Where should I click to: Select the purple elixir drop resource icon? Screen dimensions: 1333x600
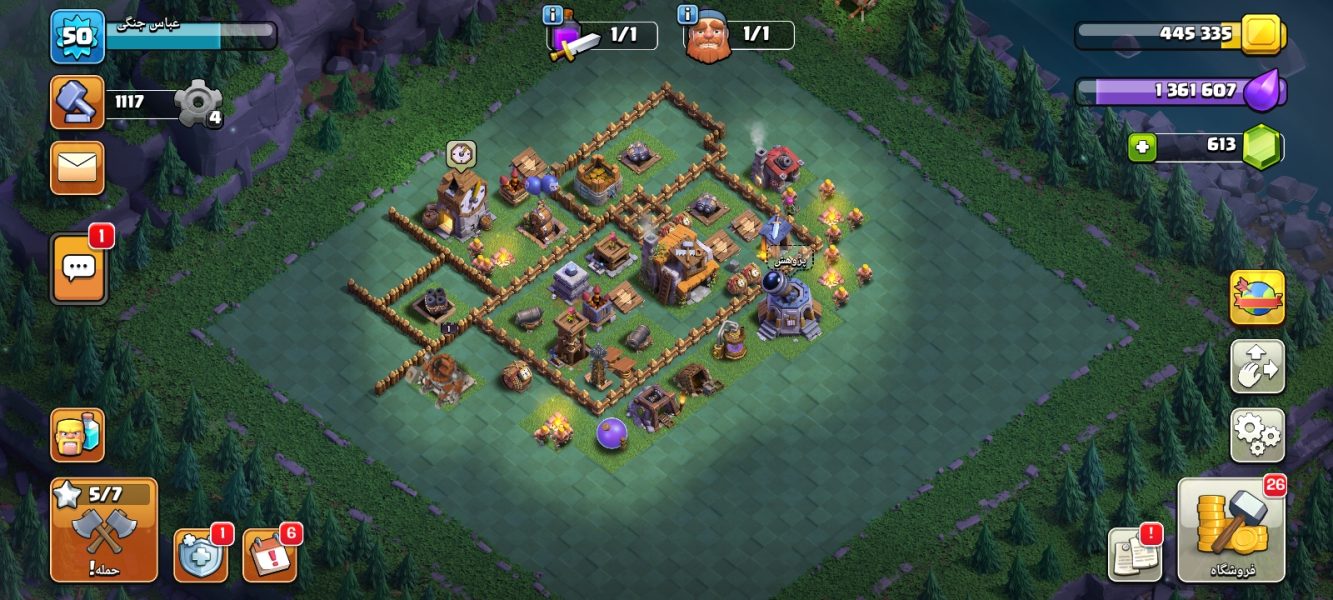[1265, 91]
